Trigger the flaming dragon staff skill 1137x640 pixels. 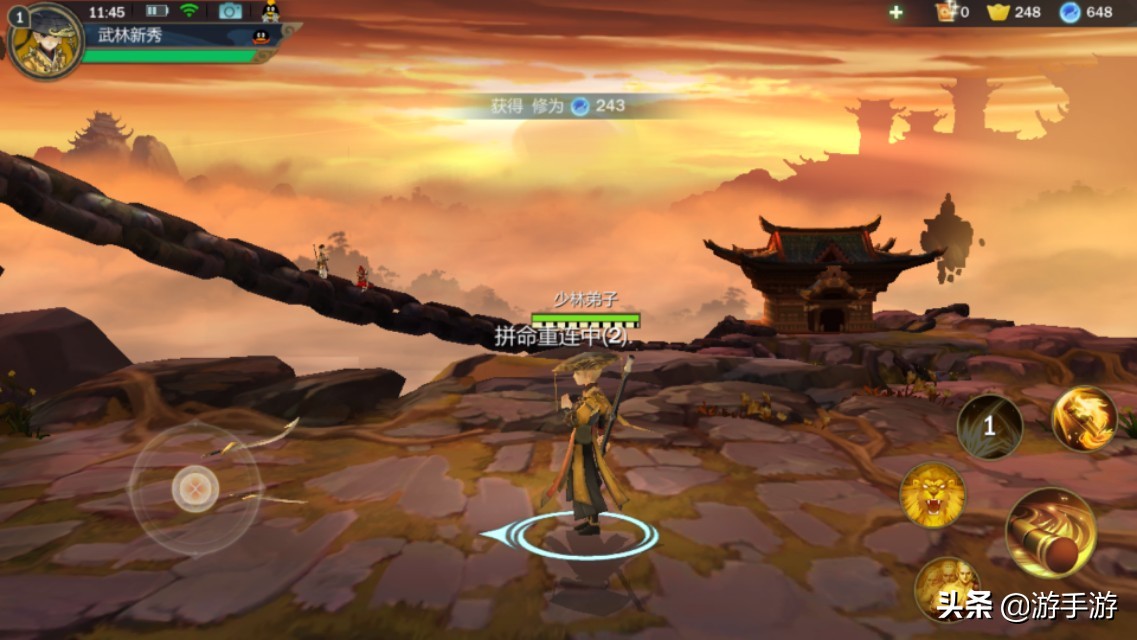pos(1084,418)
